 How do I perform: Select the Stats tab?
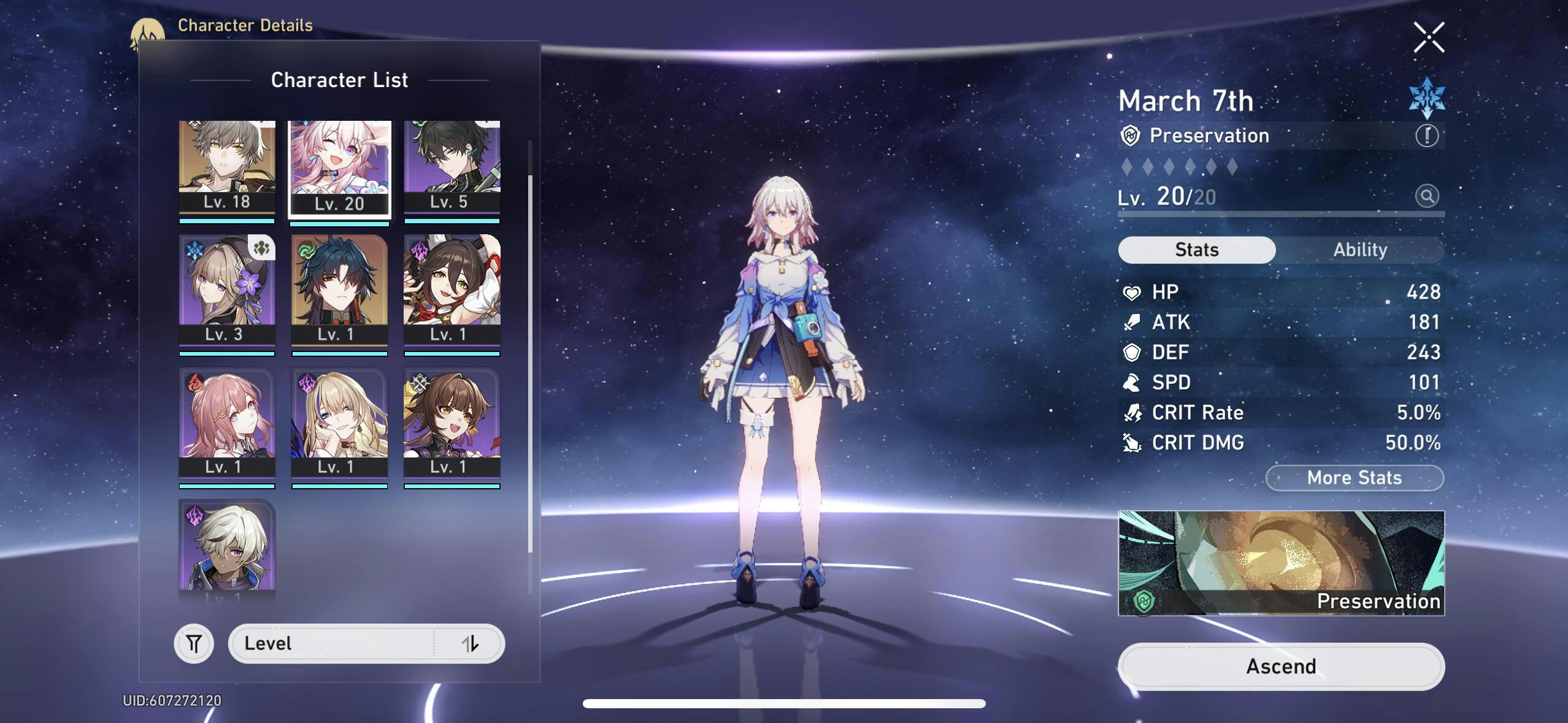click(x=1196, y=250)
